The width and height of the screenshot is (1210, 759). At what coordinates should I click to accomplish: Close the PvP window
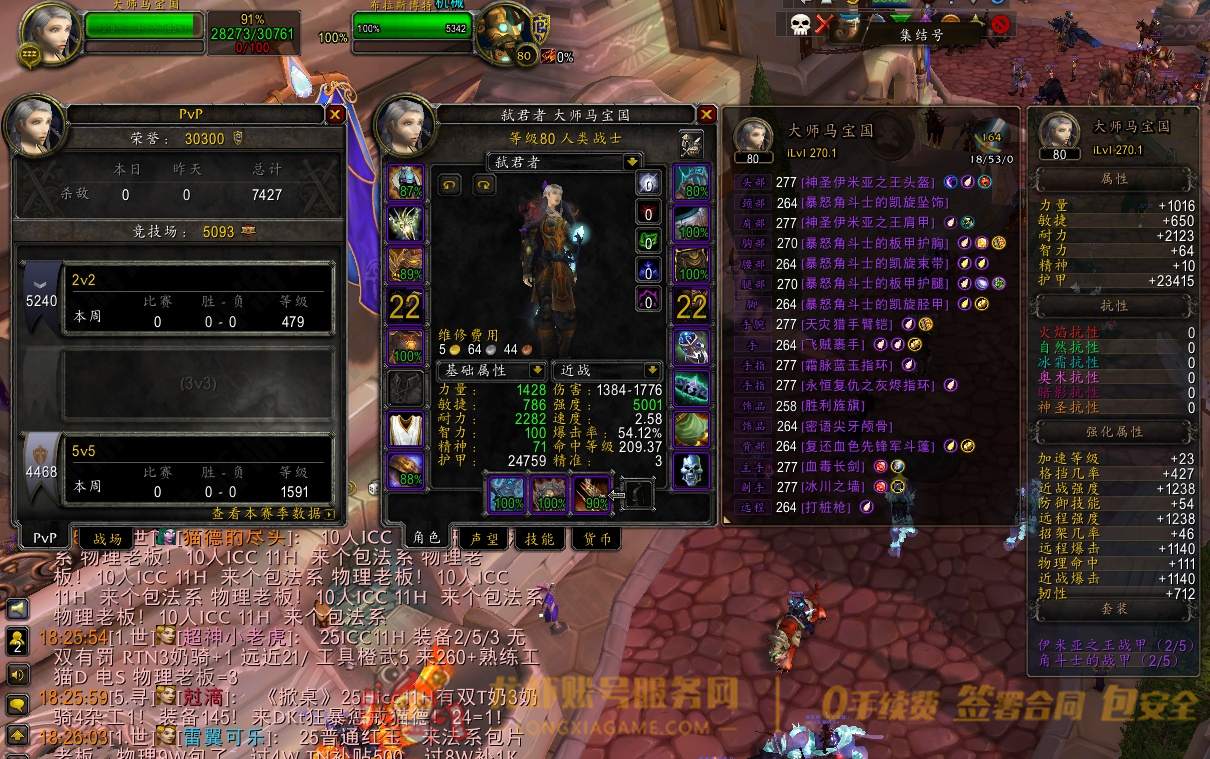point(335,115)
